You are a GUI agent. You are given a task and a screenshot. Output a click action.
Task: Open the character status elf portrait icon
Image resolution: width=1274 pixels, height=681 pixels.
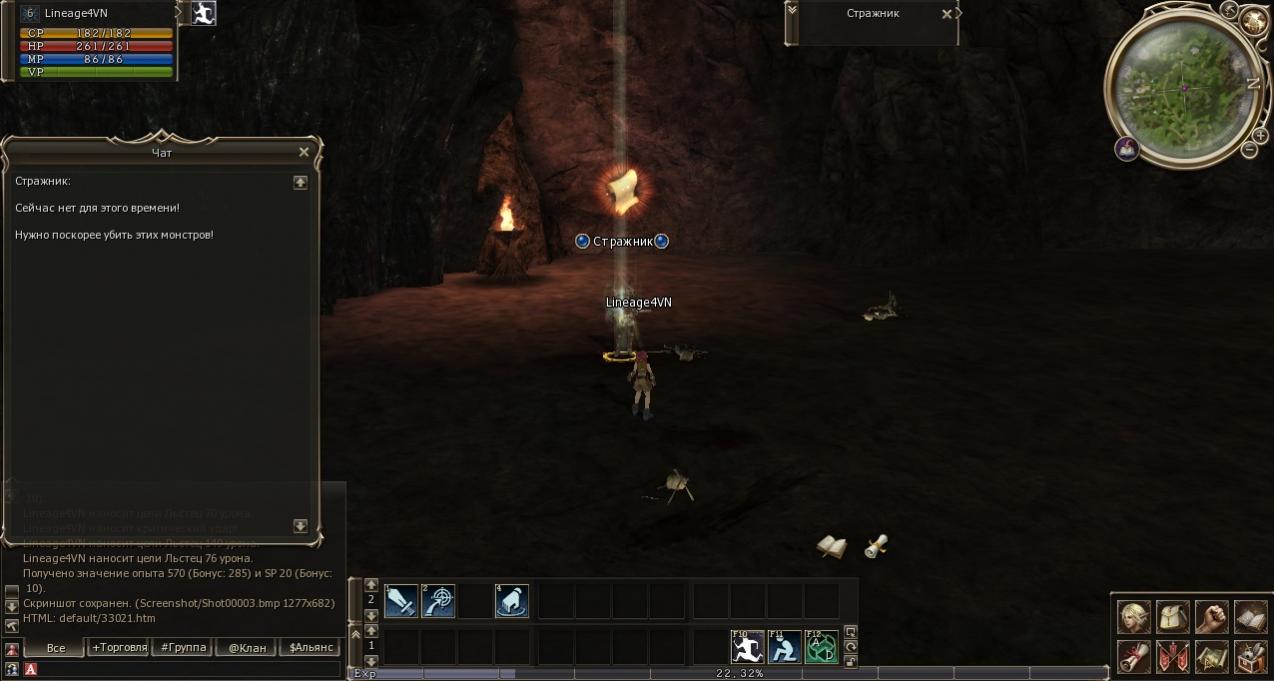click(1134, 617)
